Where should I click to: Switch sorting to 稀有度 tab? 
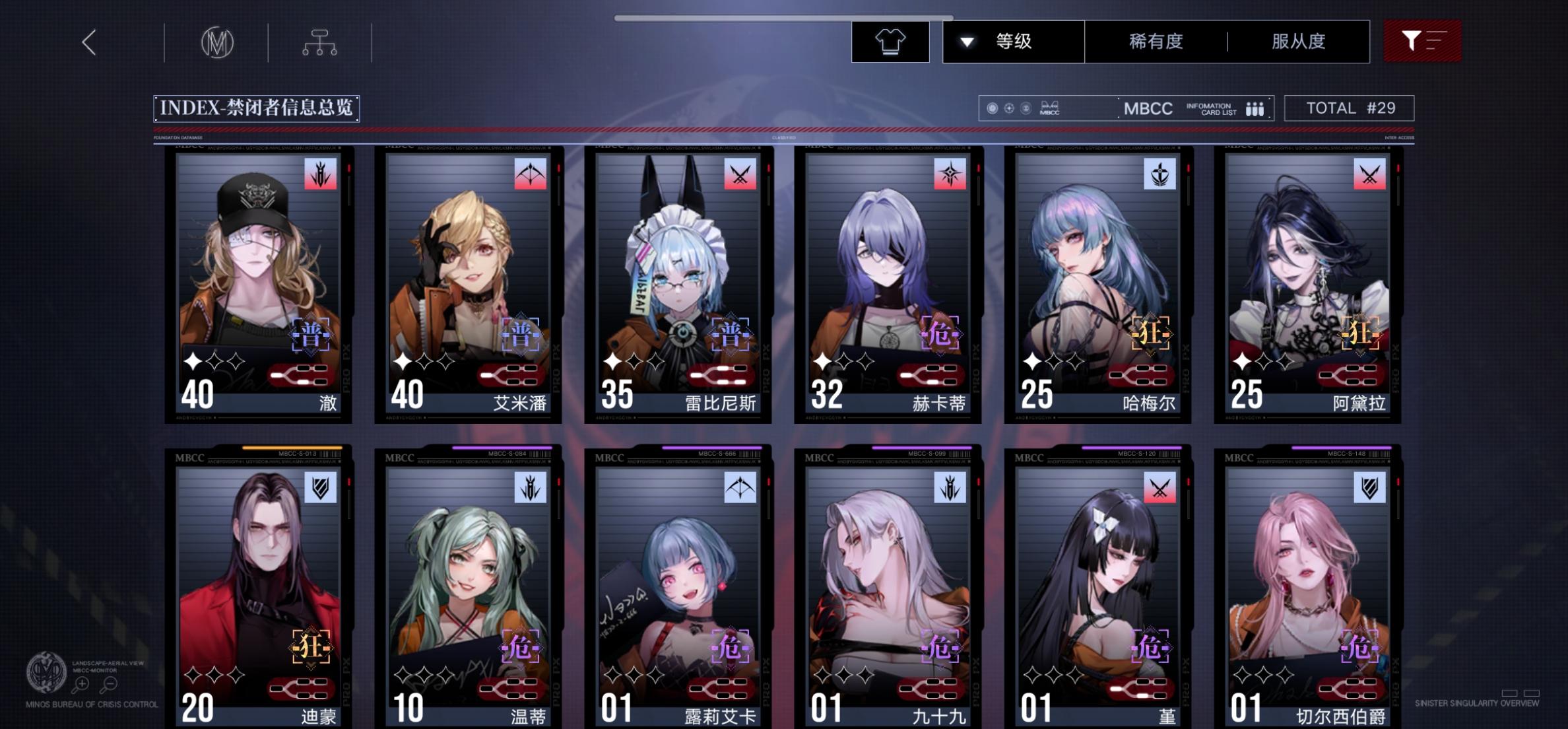coord(1154,41)
